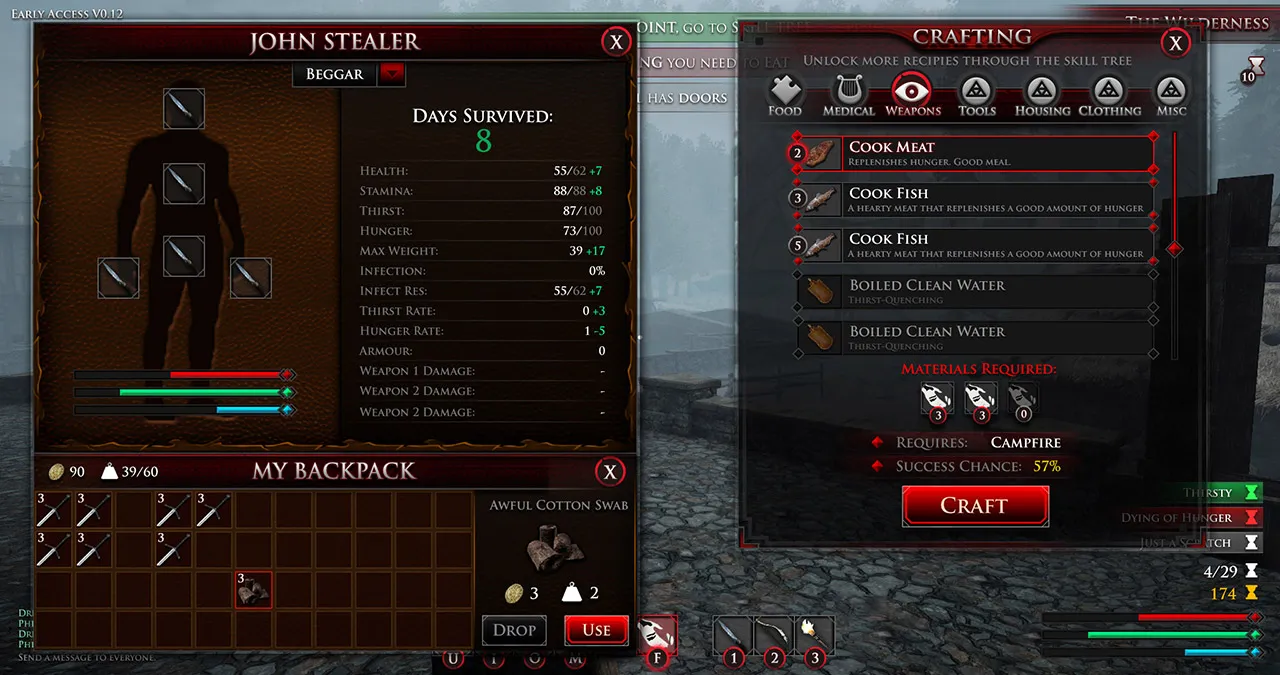Screen dimensions: 1280x675
Task: Use the Awful Cotton Swab
Action: (596, 630)
